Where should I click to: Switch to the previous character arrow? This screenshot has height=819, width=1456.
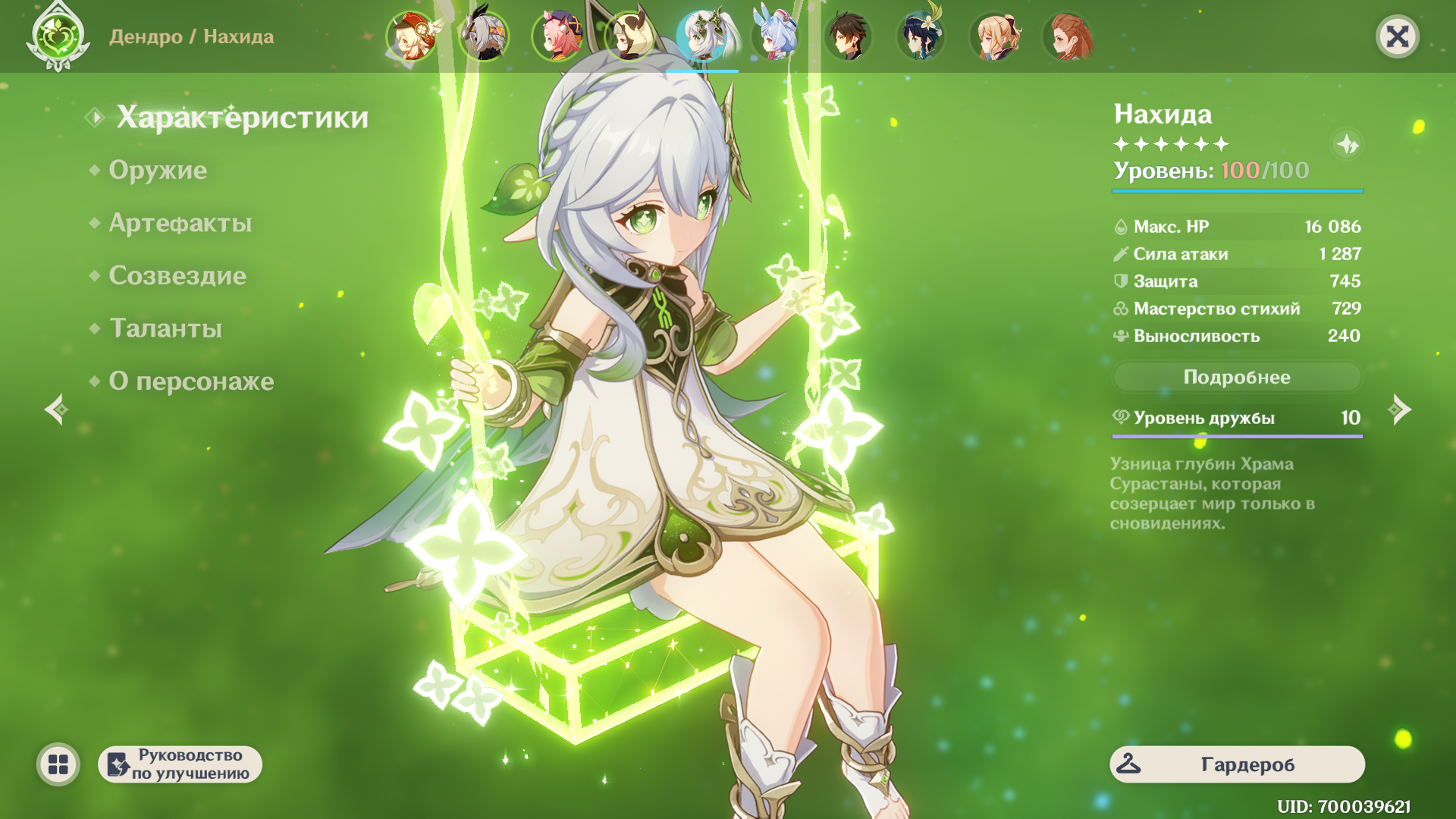(56, 410)
